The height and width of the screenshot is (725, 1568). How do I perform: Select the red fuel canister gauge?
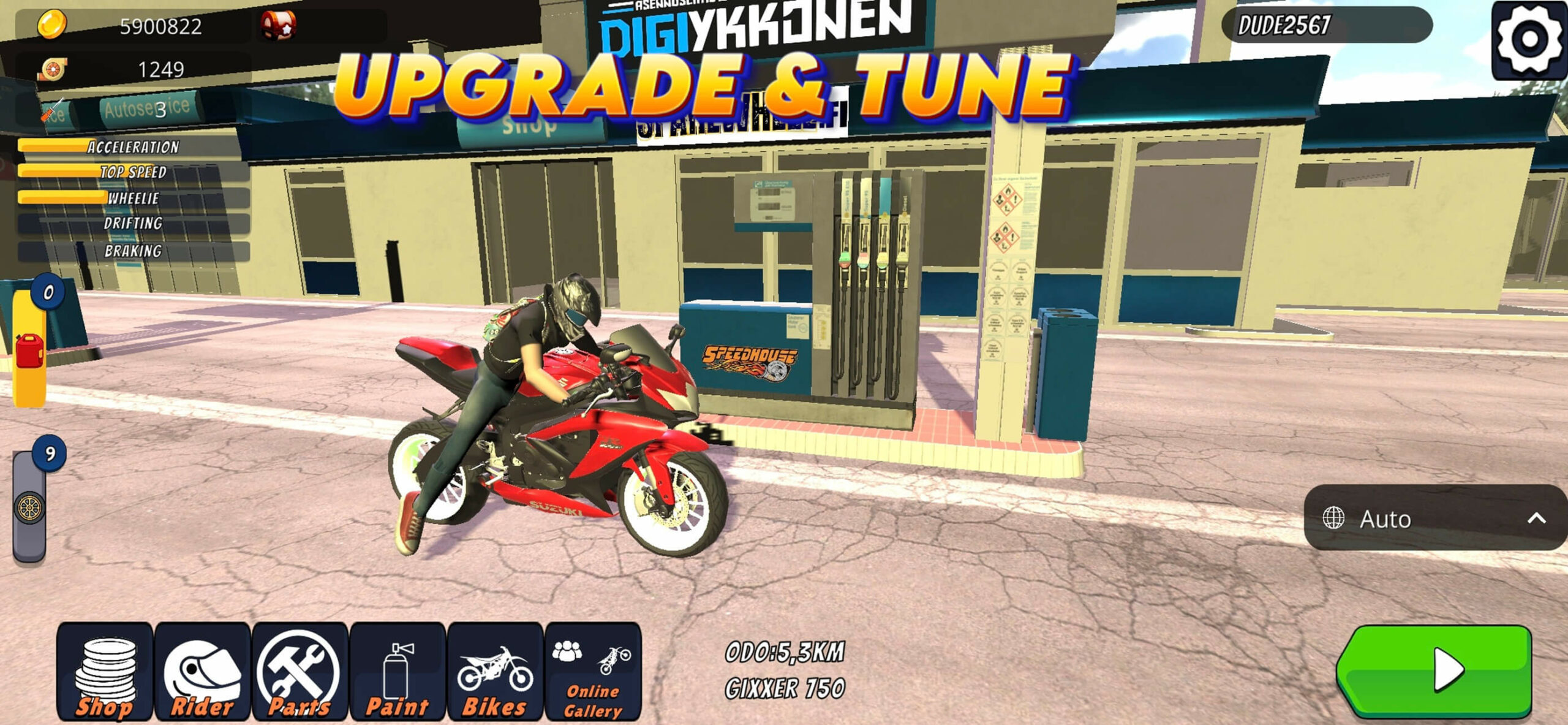pyautogui.click(x=29, y=351)
